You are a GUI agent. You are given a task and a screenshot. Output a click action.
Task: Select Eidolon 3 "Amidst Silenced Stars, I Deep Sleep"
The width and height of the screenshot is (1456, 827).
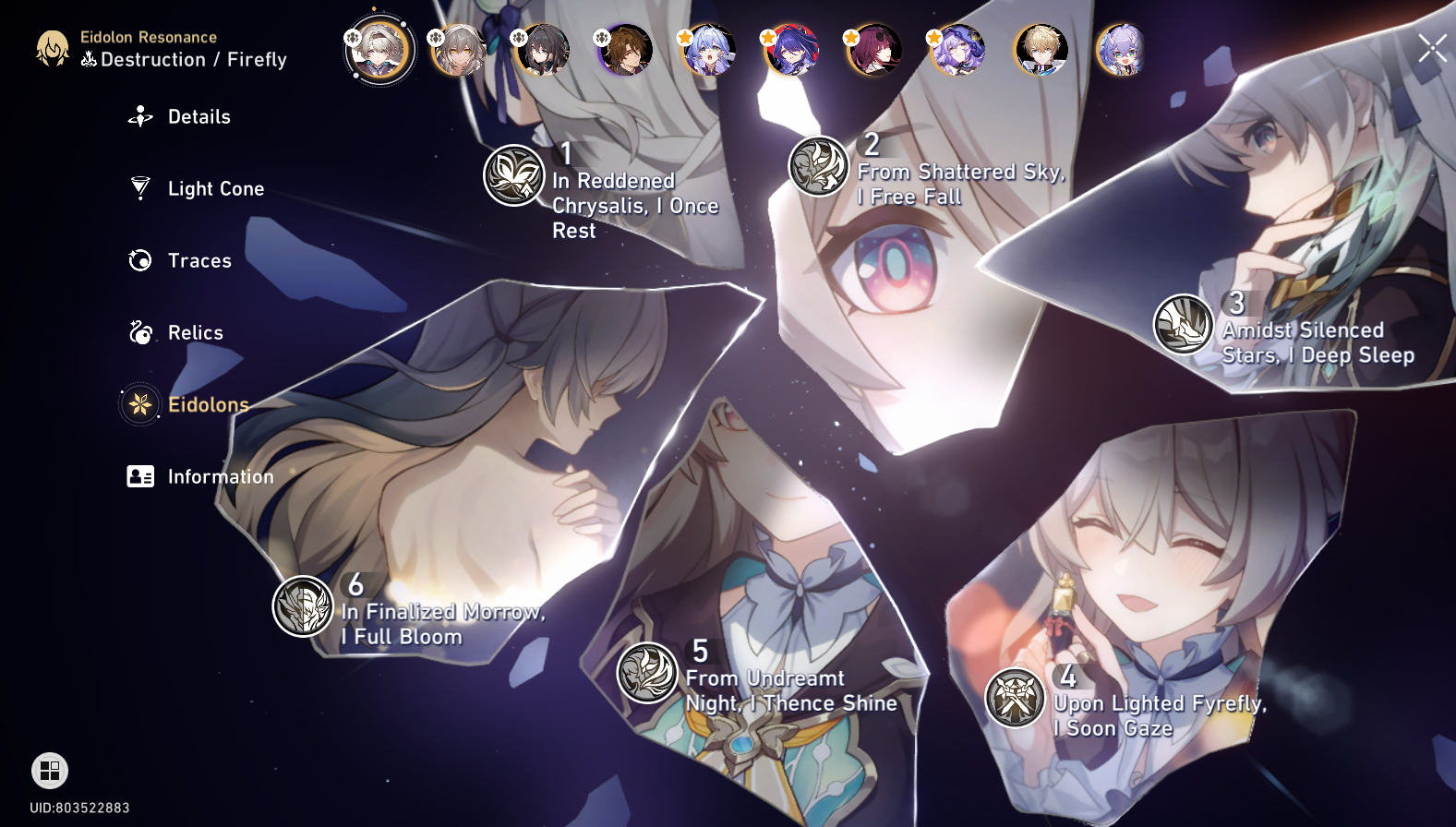[x=1183, y=325]
